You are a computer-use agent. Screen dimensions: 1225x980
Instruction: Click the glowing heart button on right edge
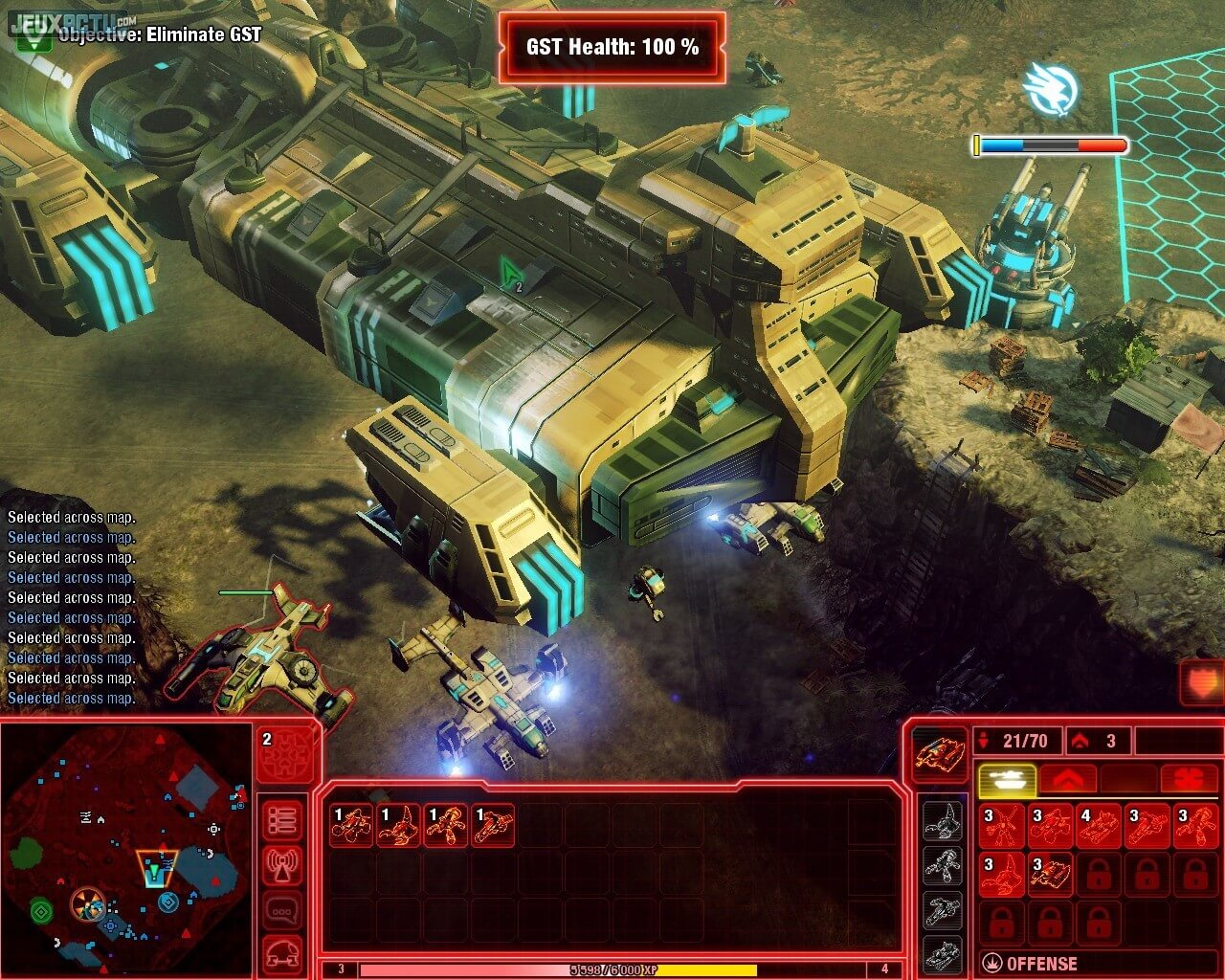[x=1202, y=682]
